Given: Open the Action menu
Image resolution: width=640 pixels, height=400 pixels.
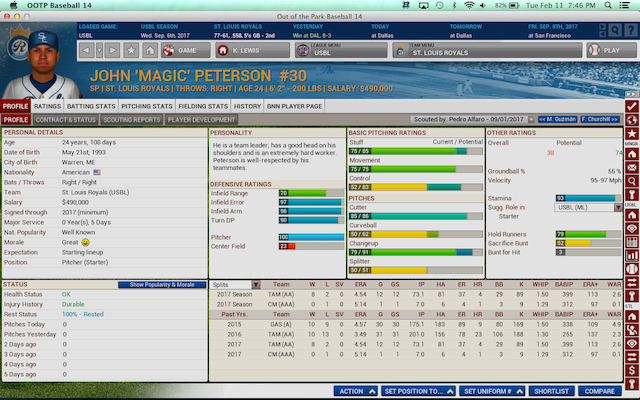Looking at the screenshot, I should (x=356, y=391).
